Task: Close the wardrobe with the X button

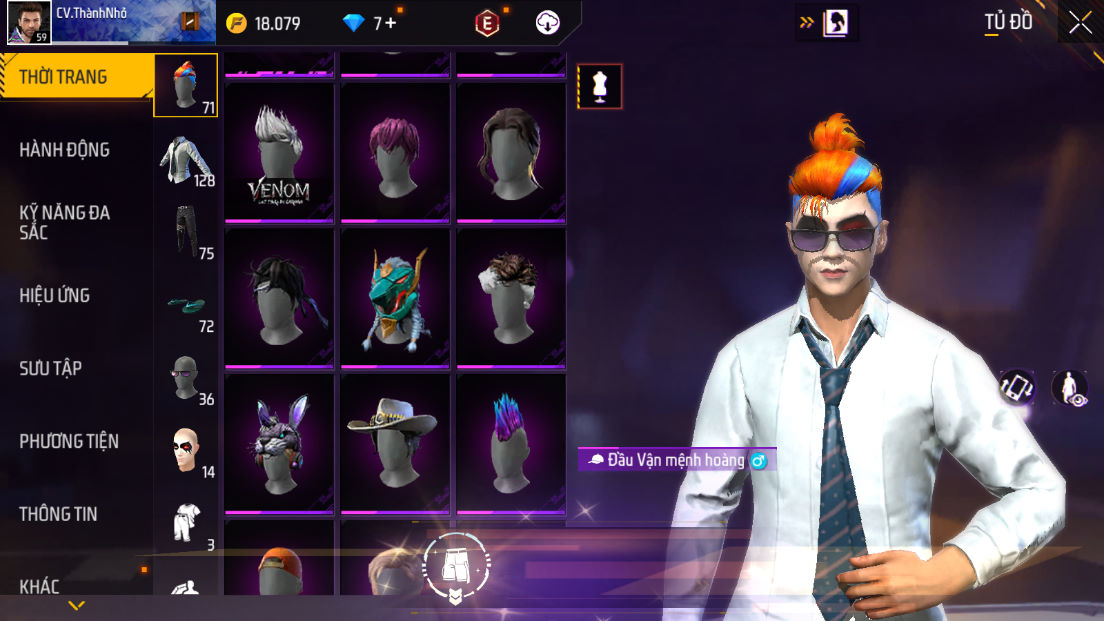Action: [x=1080, y=22]
